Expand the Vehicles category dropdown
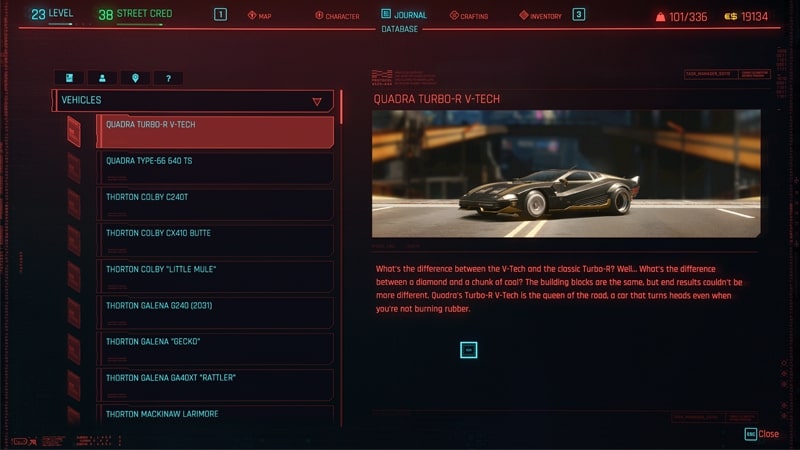Image resolution: width=800 pixels, height=450 pixels. (x=317, y=101)
